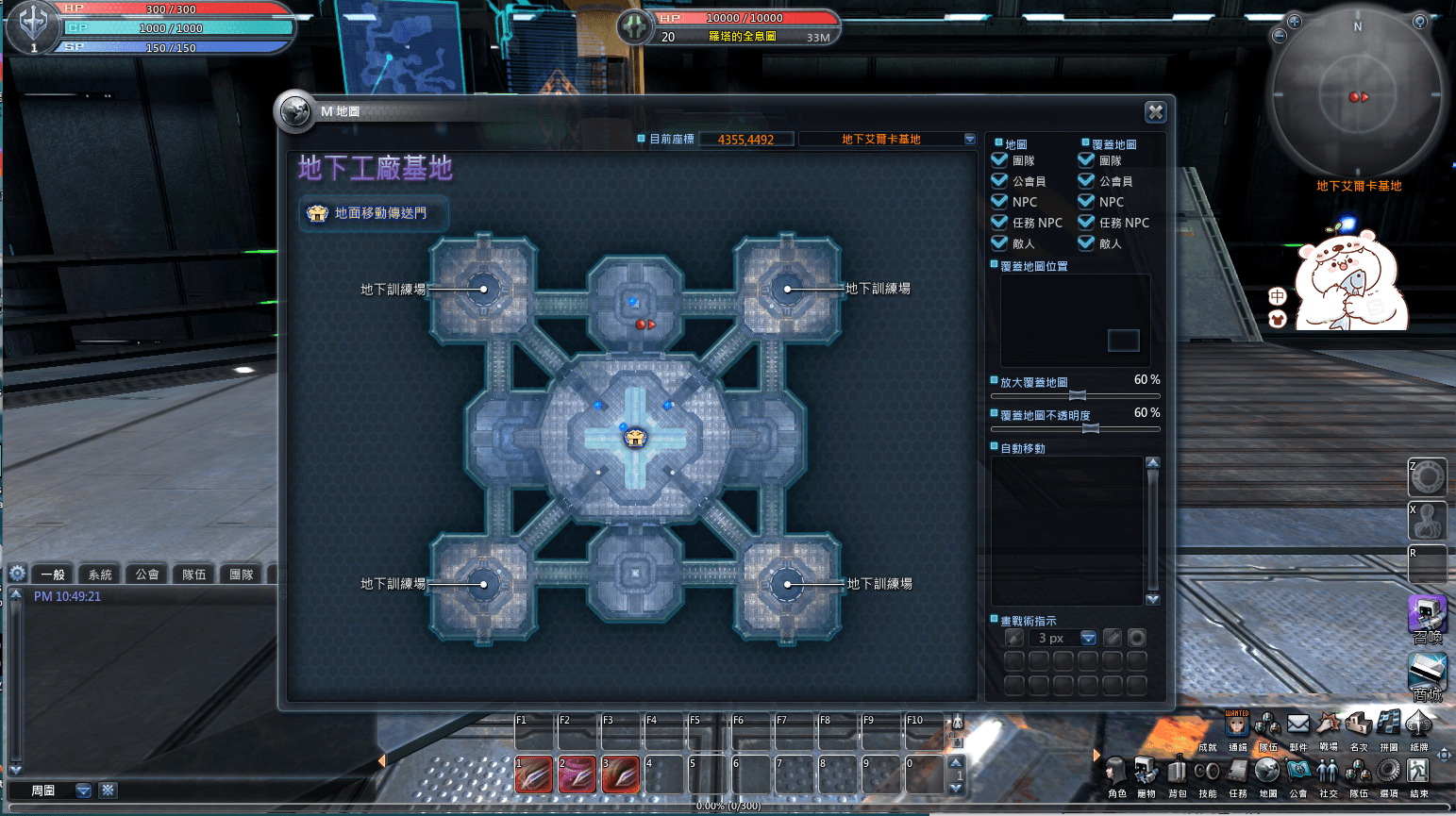Click the WANTED 通緝 portrait icon
The image size is (1456, 816).
tap(1238, 724)
